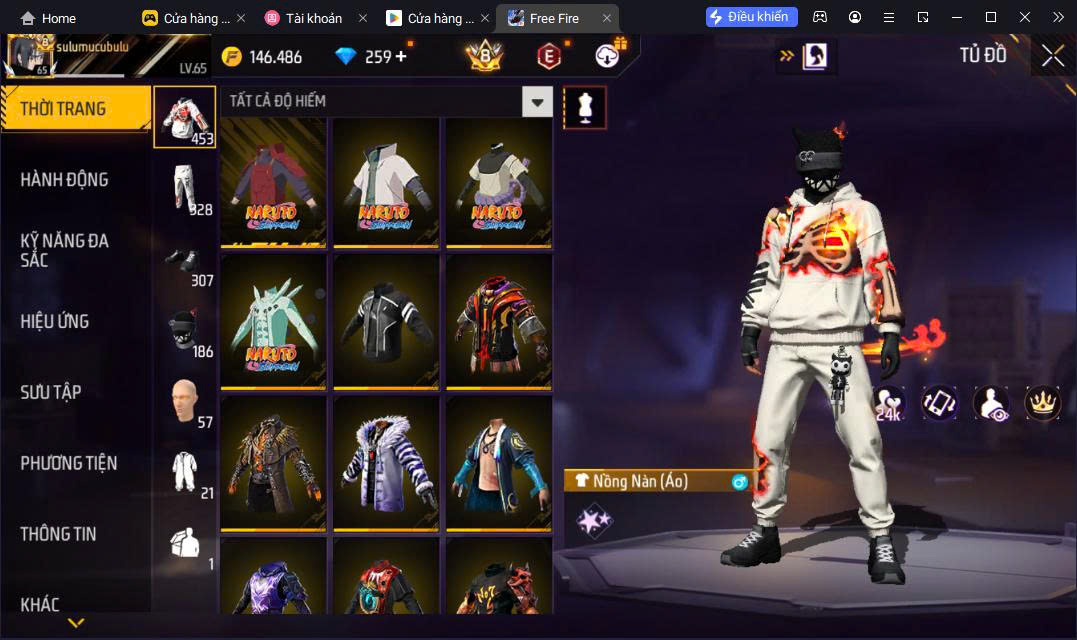Open the Điều khiển controls panel
This screenshot has width=1077, height=640.
752,17
